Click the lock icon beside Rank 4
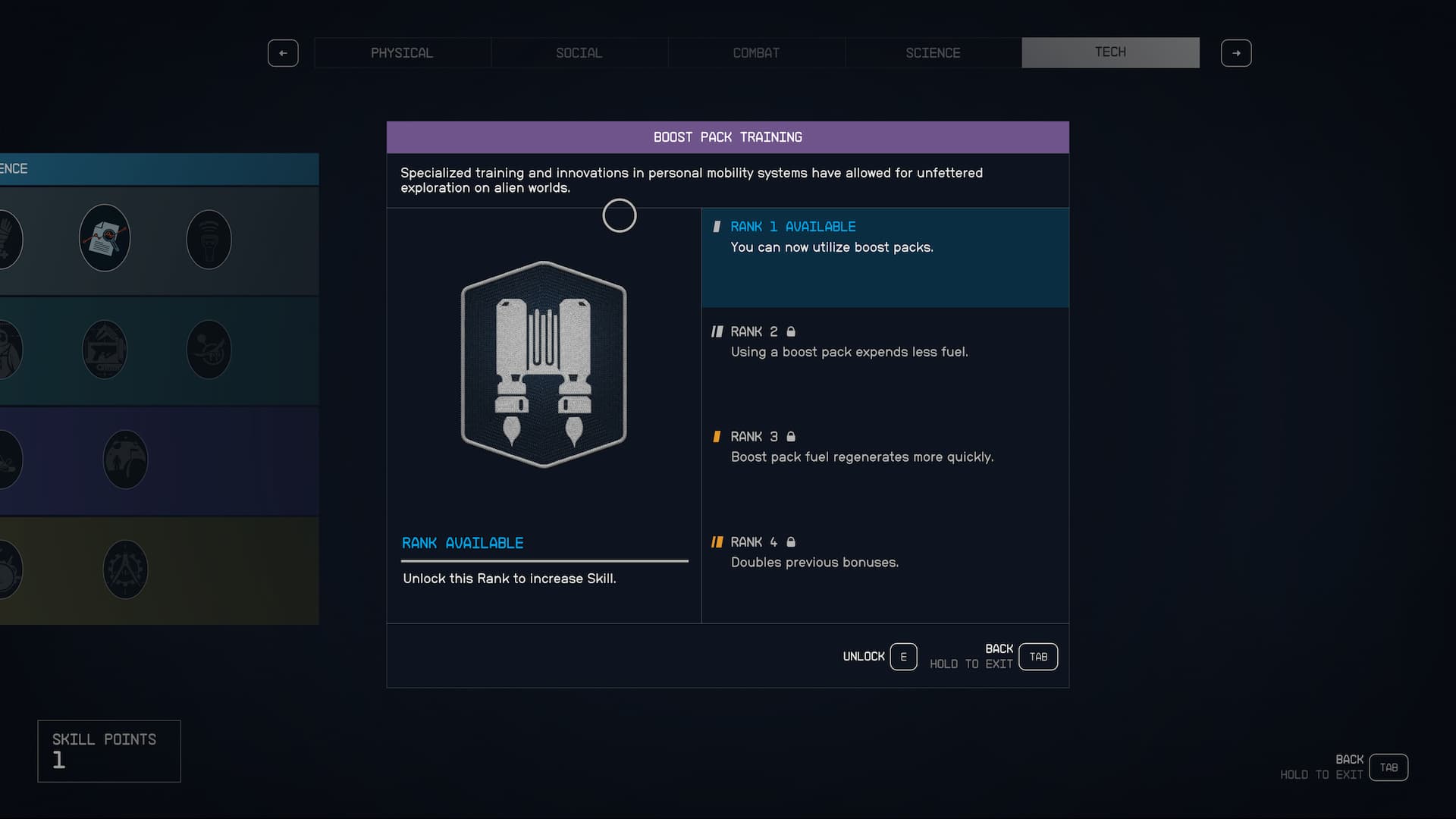1456x819 pixels. [791, 541]
